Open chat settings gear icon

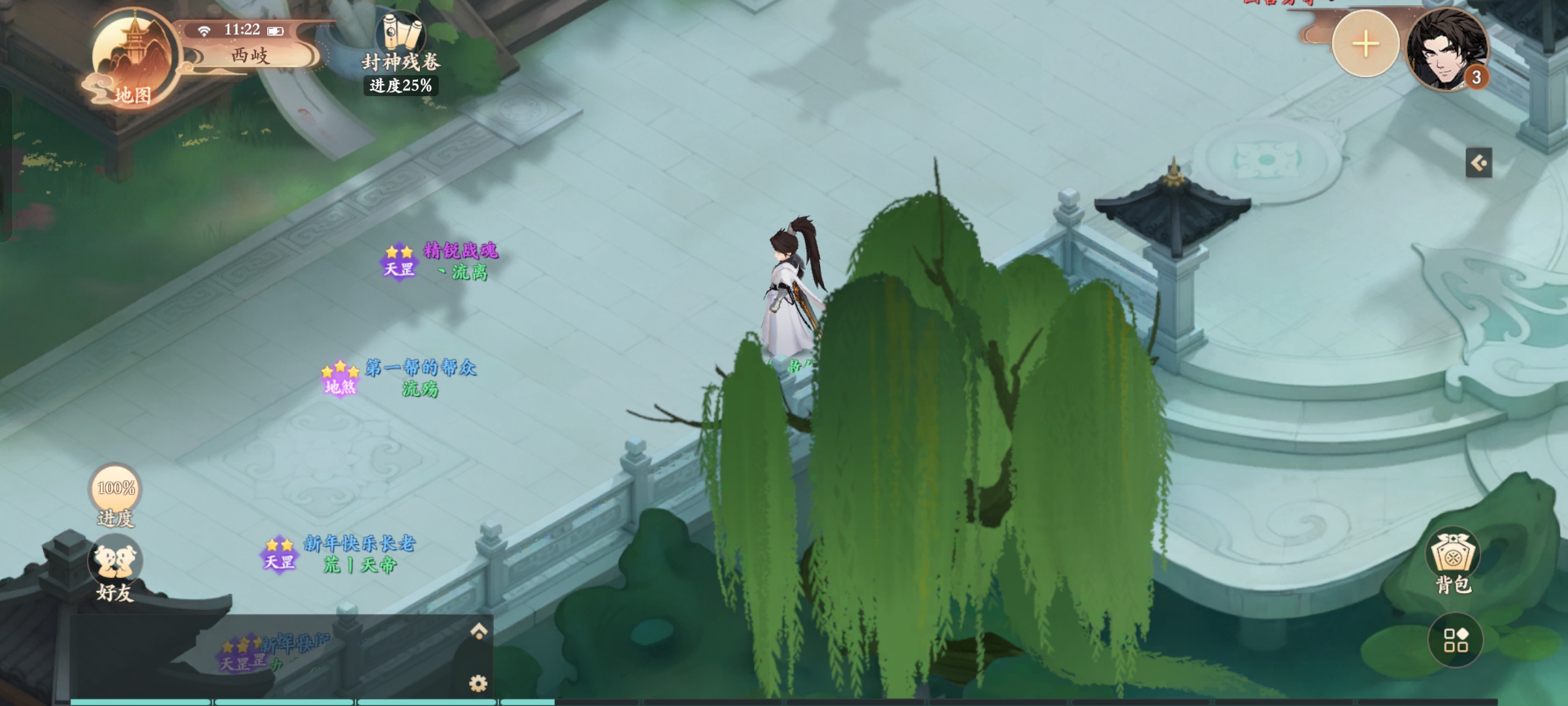click(x=478, y=683)
